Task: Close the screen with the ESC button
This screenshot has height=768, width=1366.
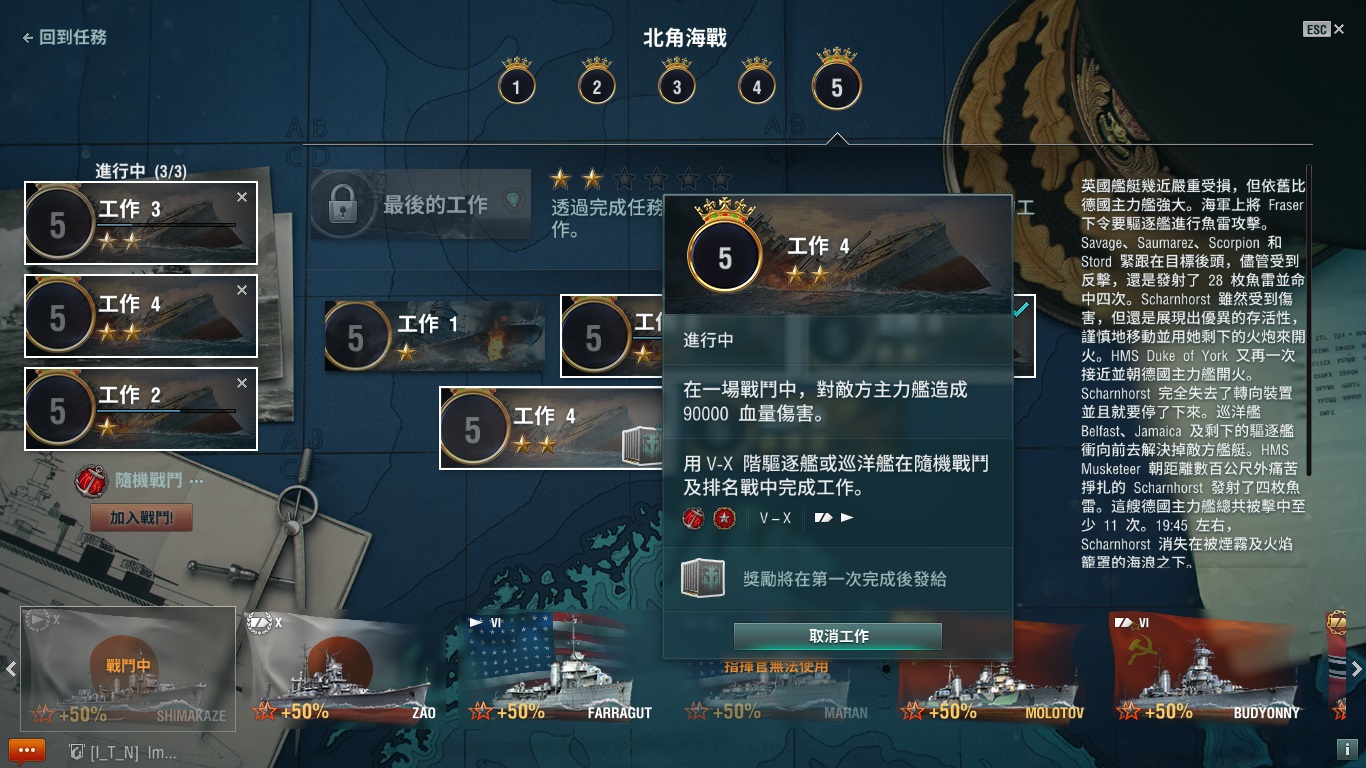Action: click(x=1317, y=30)
